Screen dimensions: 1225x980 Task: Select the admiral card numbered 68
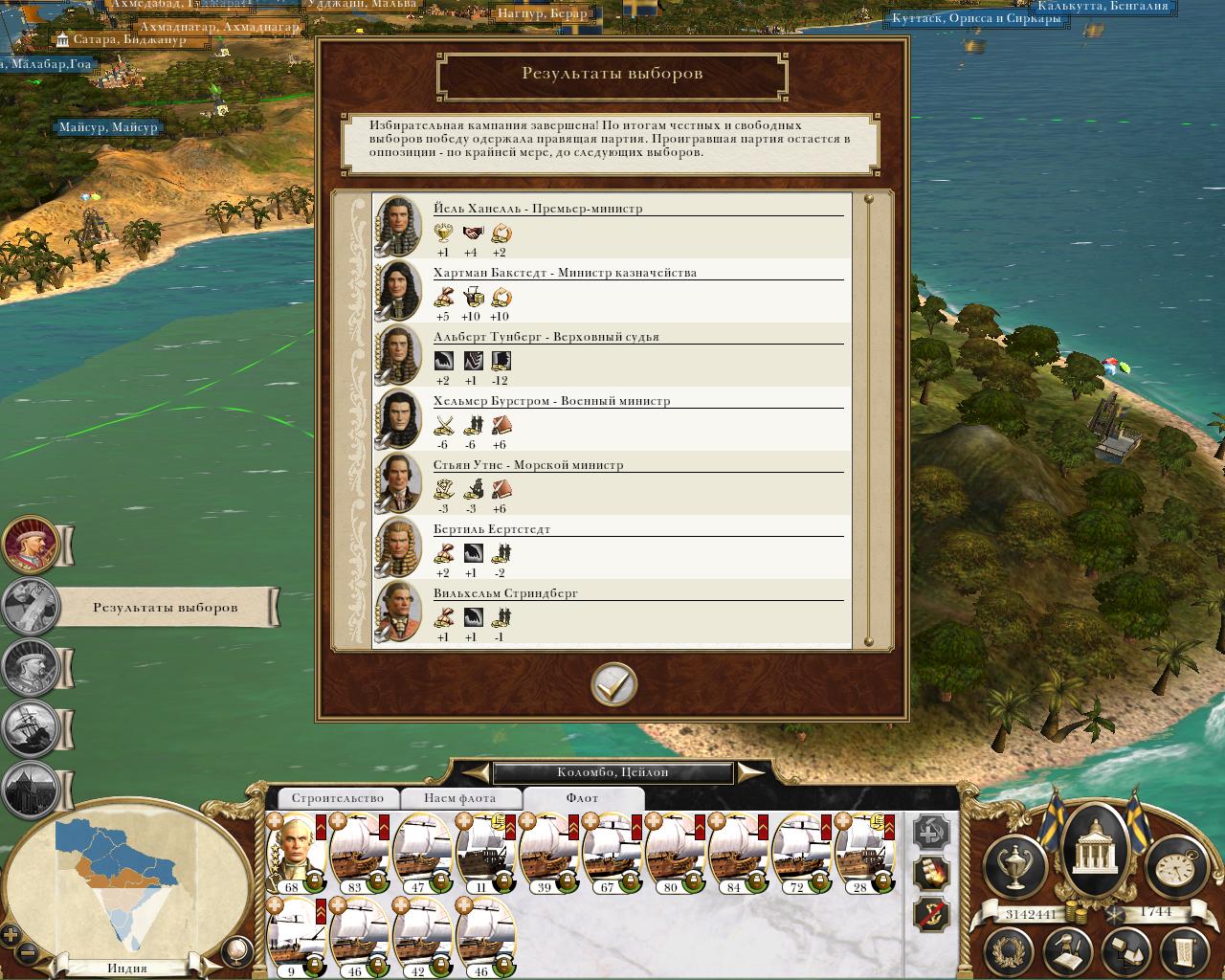294,854
